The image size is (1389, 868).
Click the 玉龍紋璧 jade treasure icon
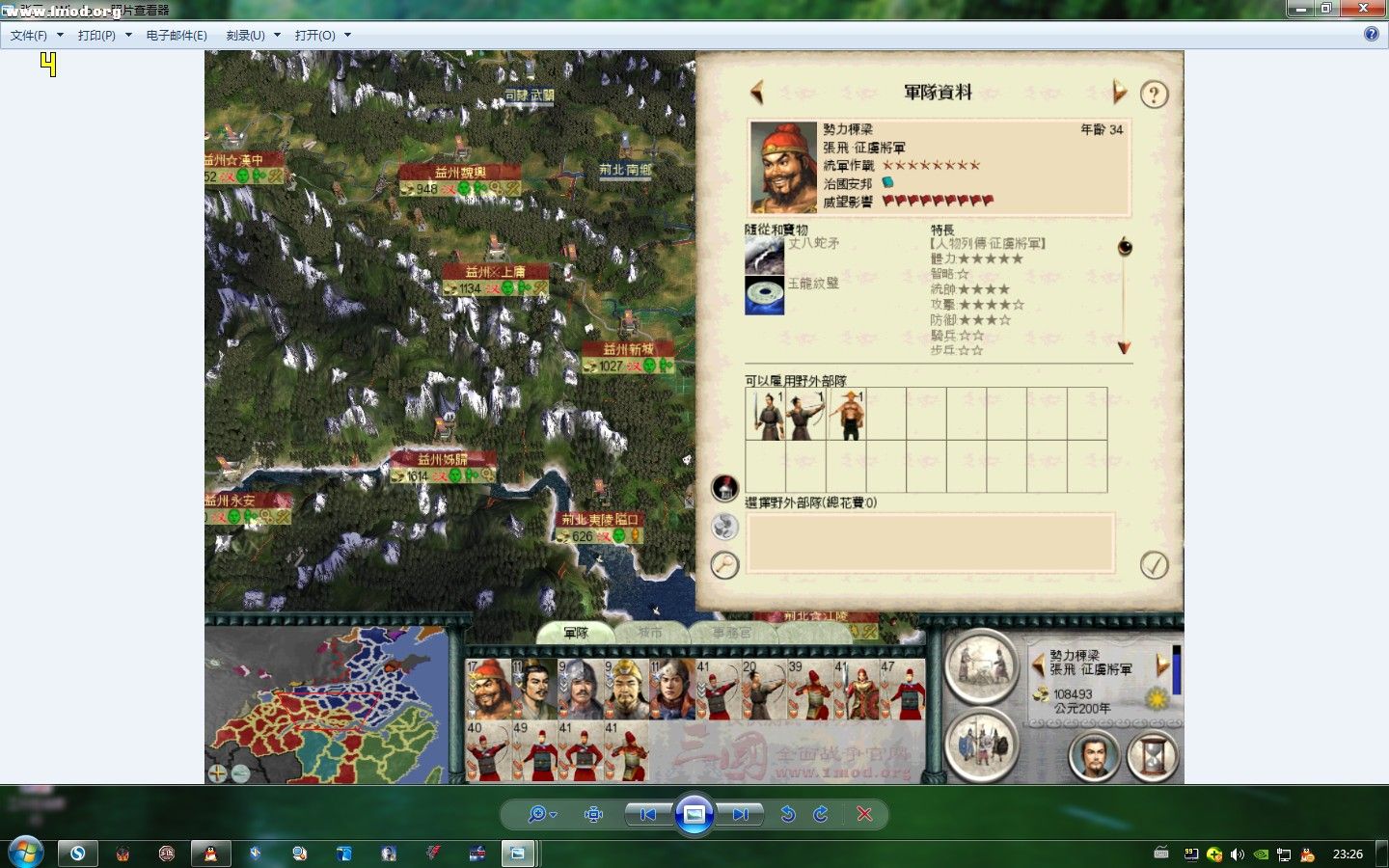tap(764, 295)
